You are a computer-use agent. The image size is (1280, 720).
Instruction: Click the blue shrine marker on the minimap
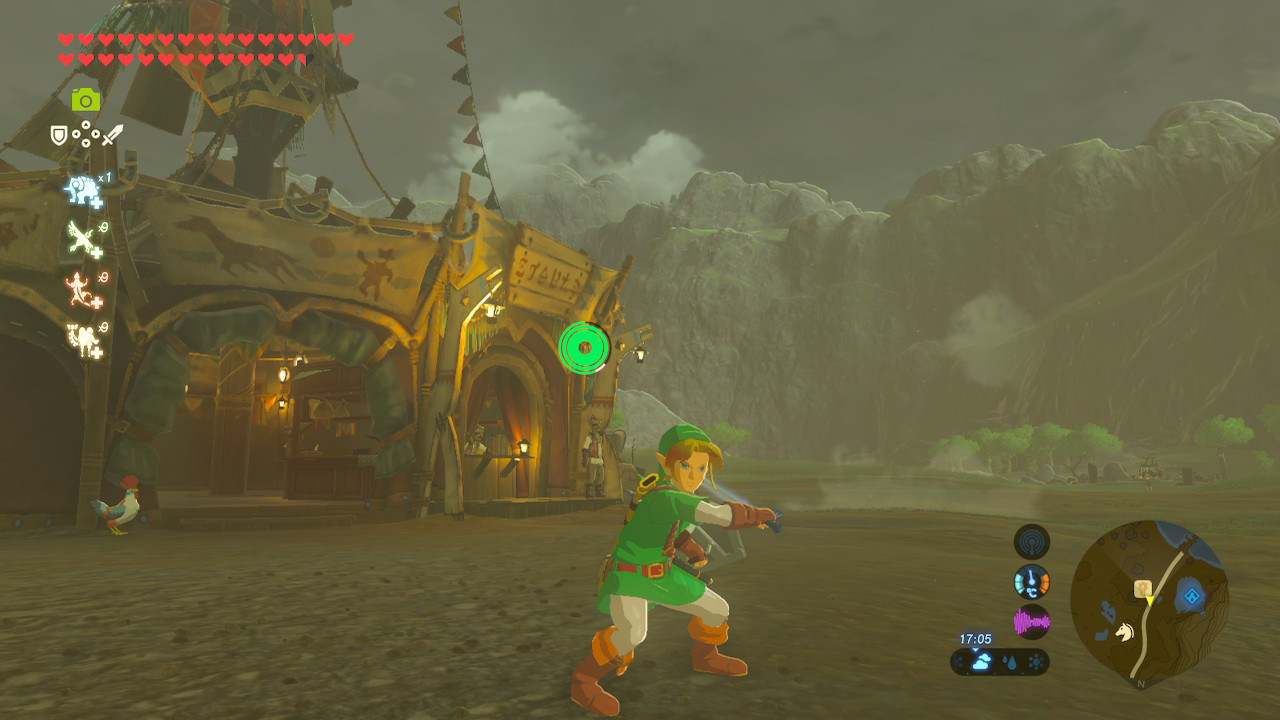(1192, 596)
